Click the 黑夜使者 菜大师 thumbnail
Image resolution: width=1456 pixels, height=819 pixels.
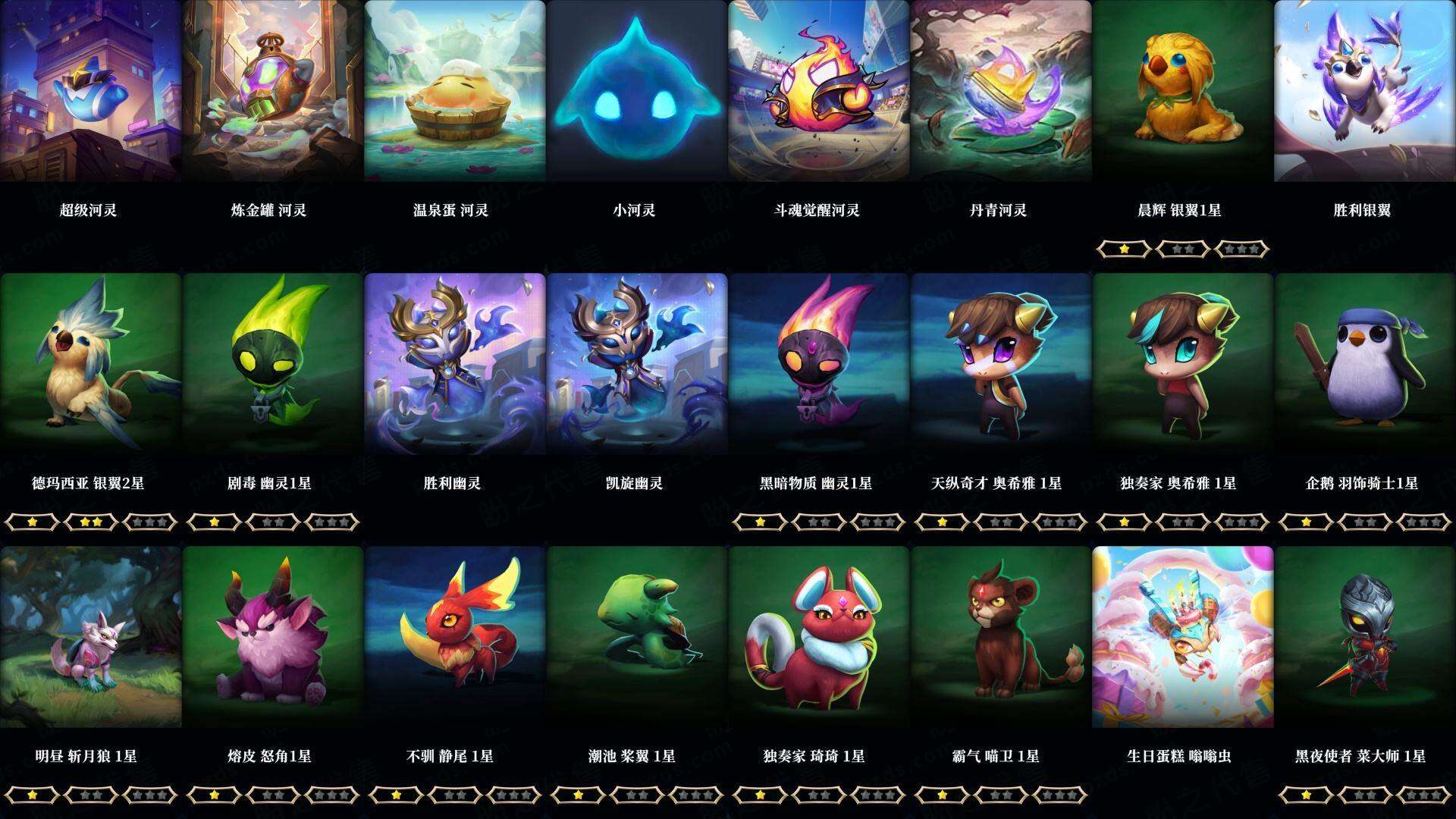1365,637
